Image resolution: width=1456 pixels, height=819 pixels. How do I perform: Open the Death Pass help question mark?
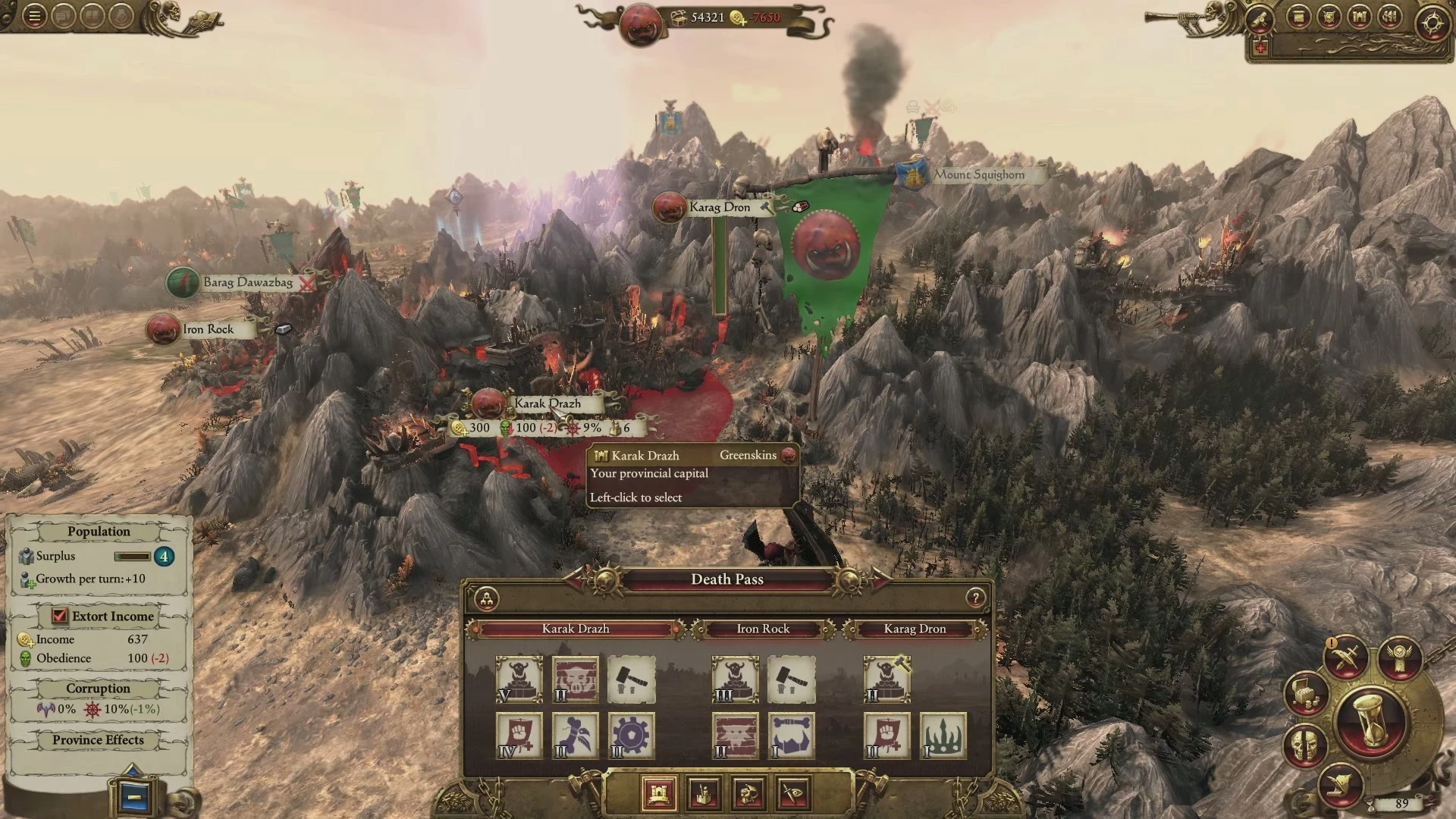pyautogui.click(x=975, y=598)
